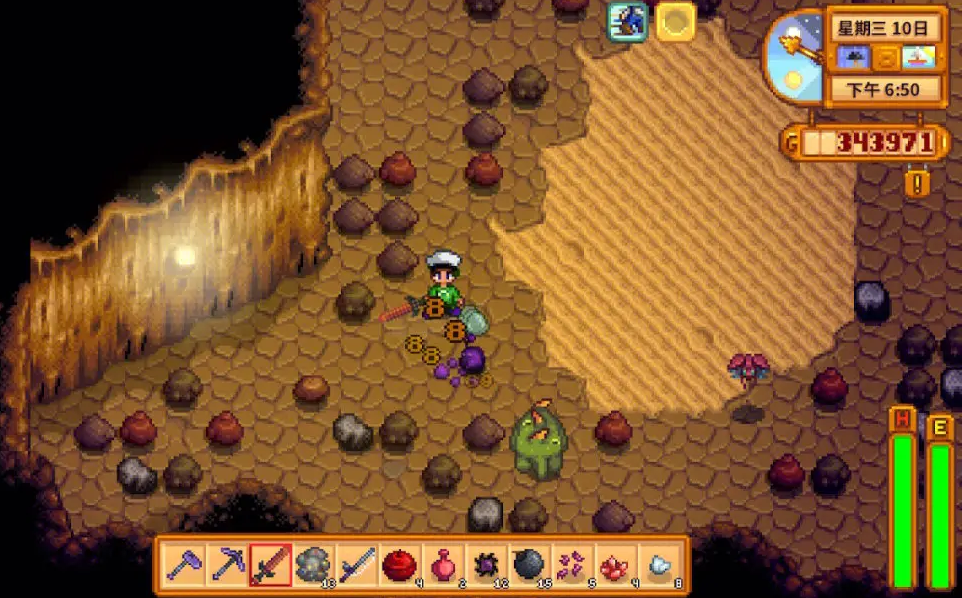Select the red crystal cluster slot

coord(614,564)
